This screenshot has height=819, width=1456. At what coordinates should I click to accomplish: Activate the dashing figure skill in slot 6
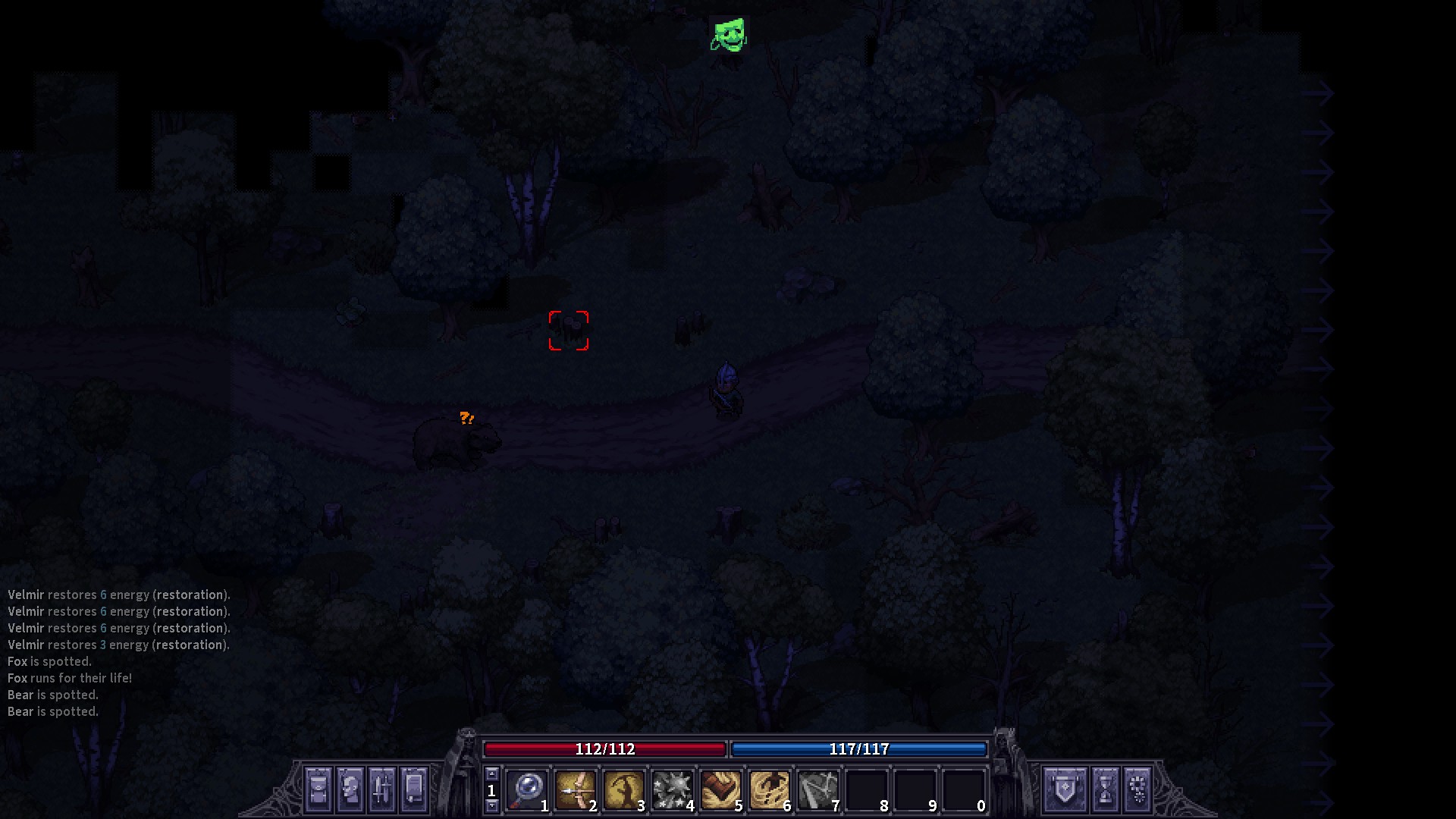[x=769, y=790]
